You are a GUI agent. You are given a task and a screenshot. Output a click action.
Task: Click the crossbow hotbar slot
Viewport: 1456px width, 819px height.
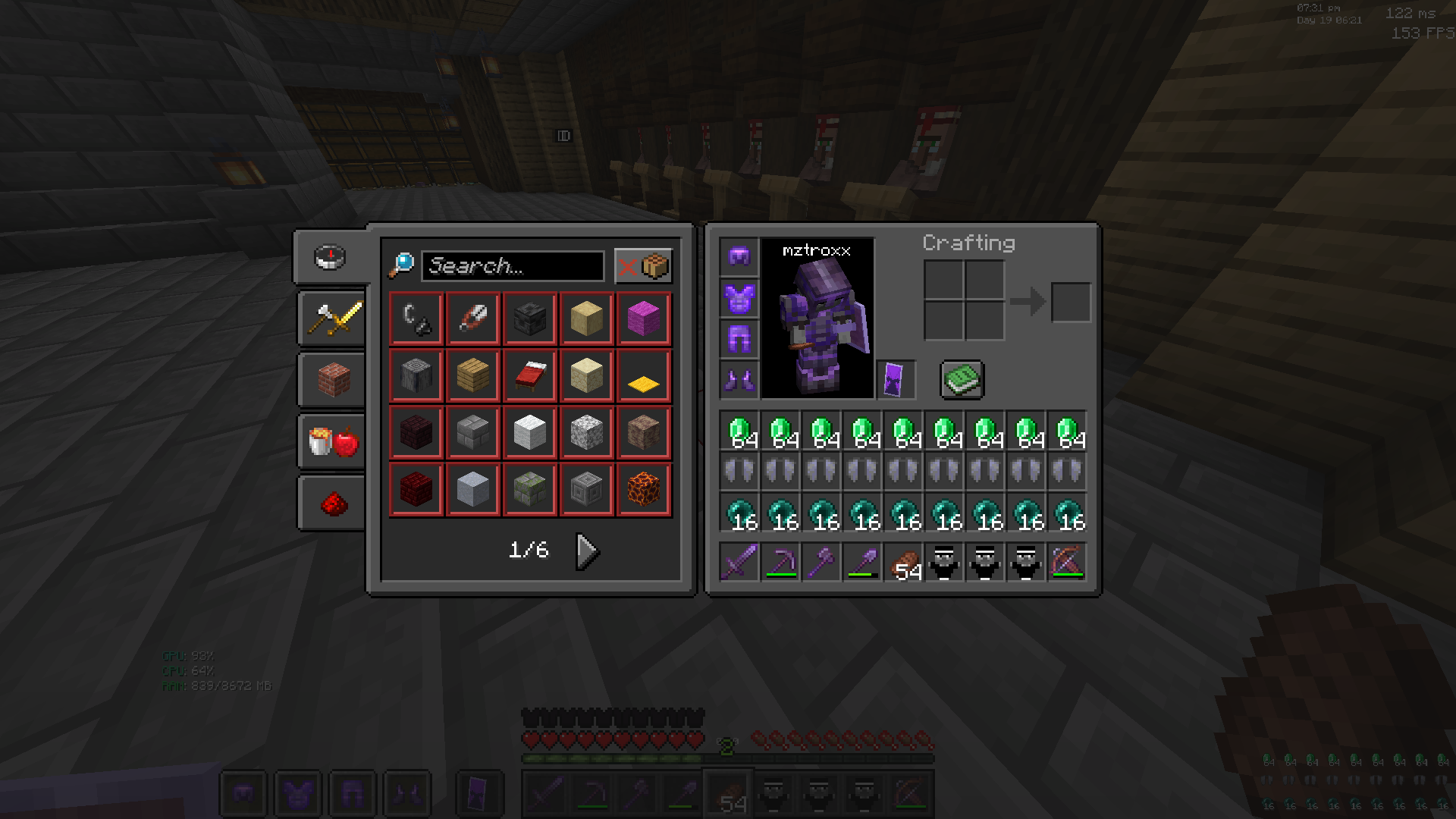coord(1067,563)
